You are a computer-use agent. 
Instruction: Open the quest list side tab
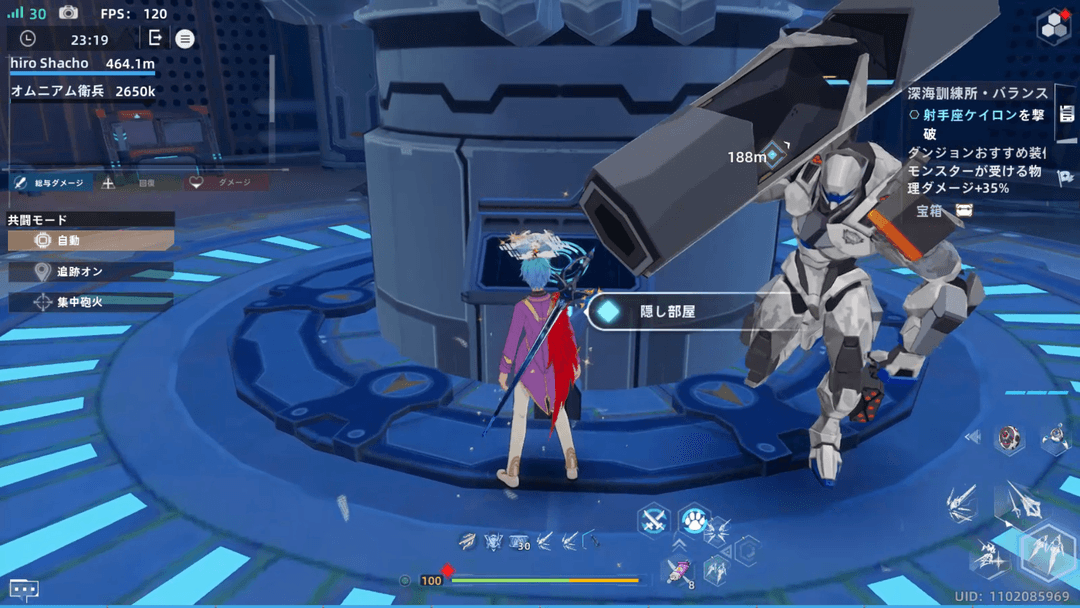(1066, 113)
